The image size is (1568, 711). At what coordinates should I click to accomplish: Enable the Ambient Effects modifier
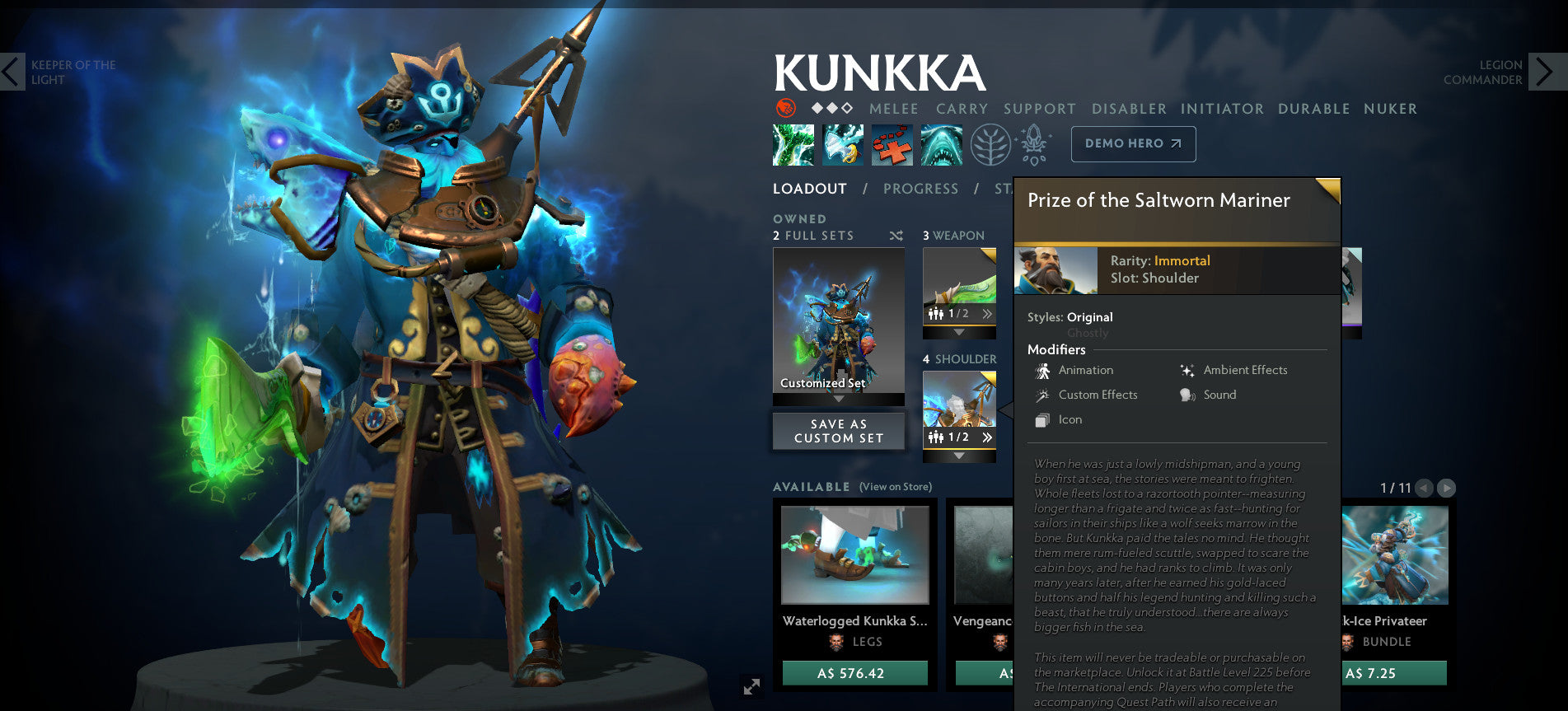(1186, 370)
